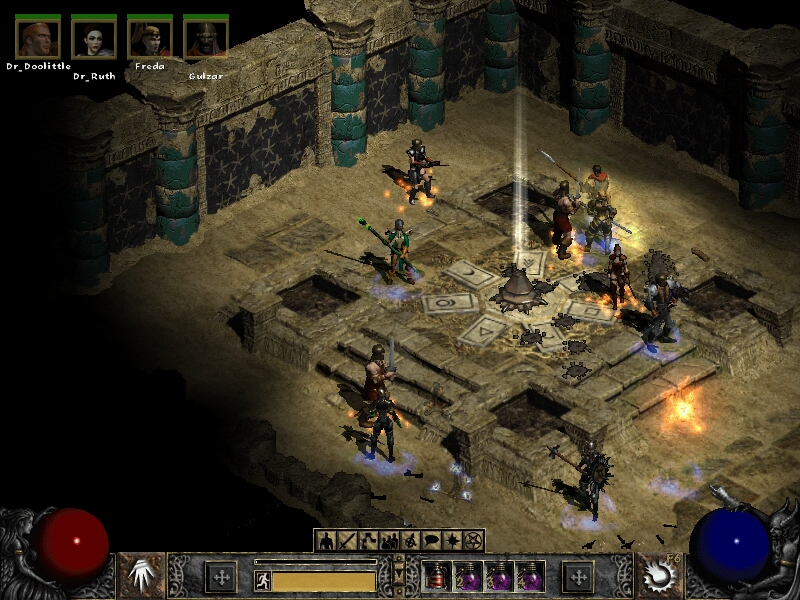Select the Gulzar mercenary portrait
Screen dimensions: 800x600
click(x=206, y=36)
